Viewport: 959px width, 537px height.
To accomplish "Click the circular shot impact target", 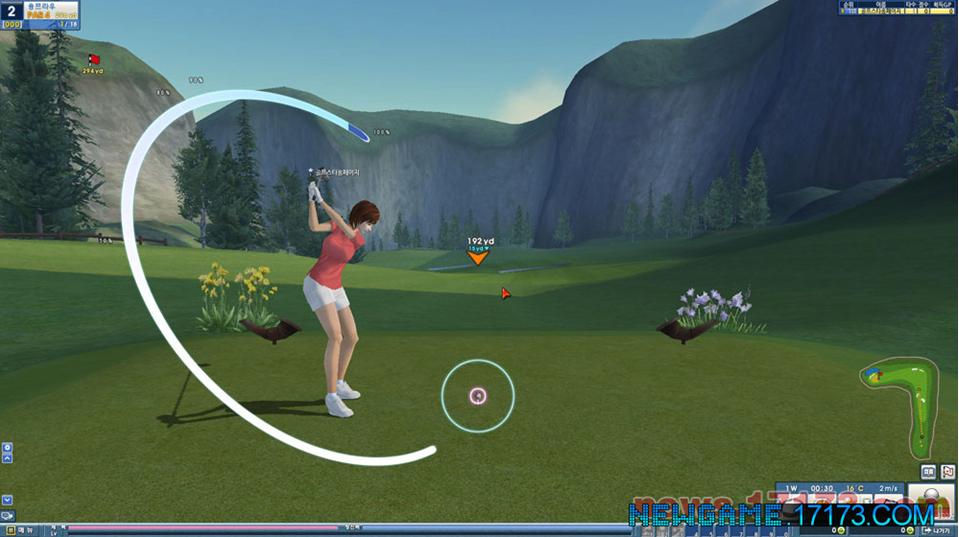I will click(478, 396).
